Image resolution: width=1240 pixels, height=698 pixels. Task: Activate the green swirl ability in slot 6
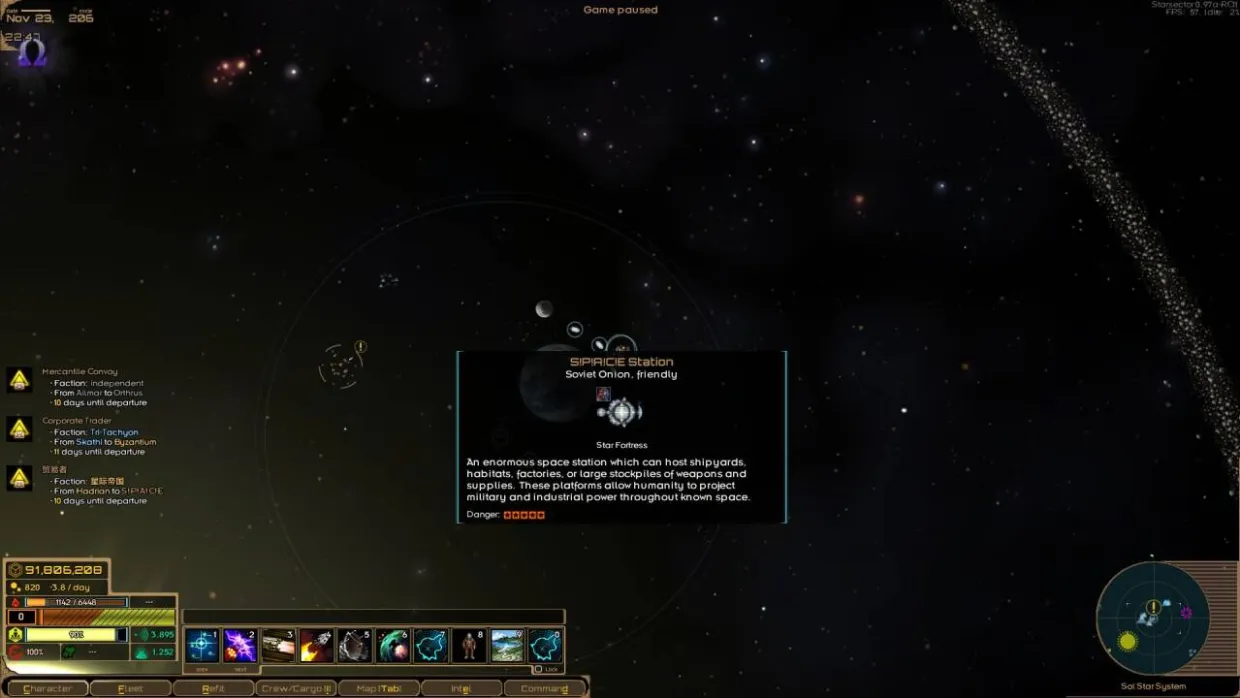[393, 646]
